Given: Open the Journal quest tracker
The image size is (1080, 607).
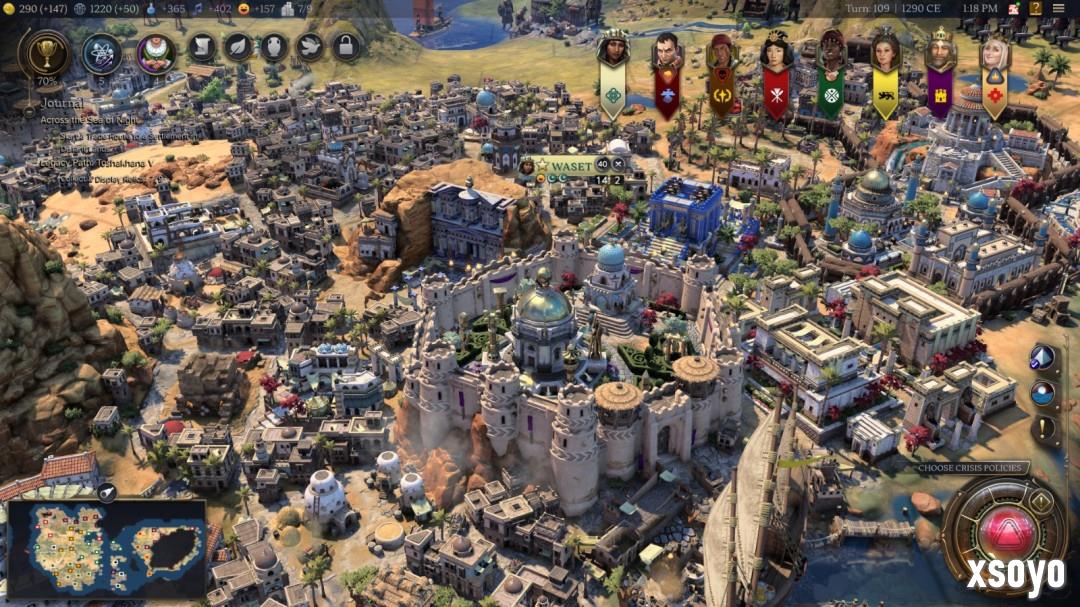Looking at the screenshot, I should click(62, 103).
